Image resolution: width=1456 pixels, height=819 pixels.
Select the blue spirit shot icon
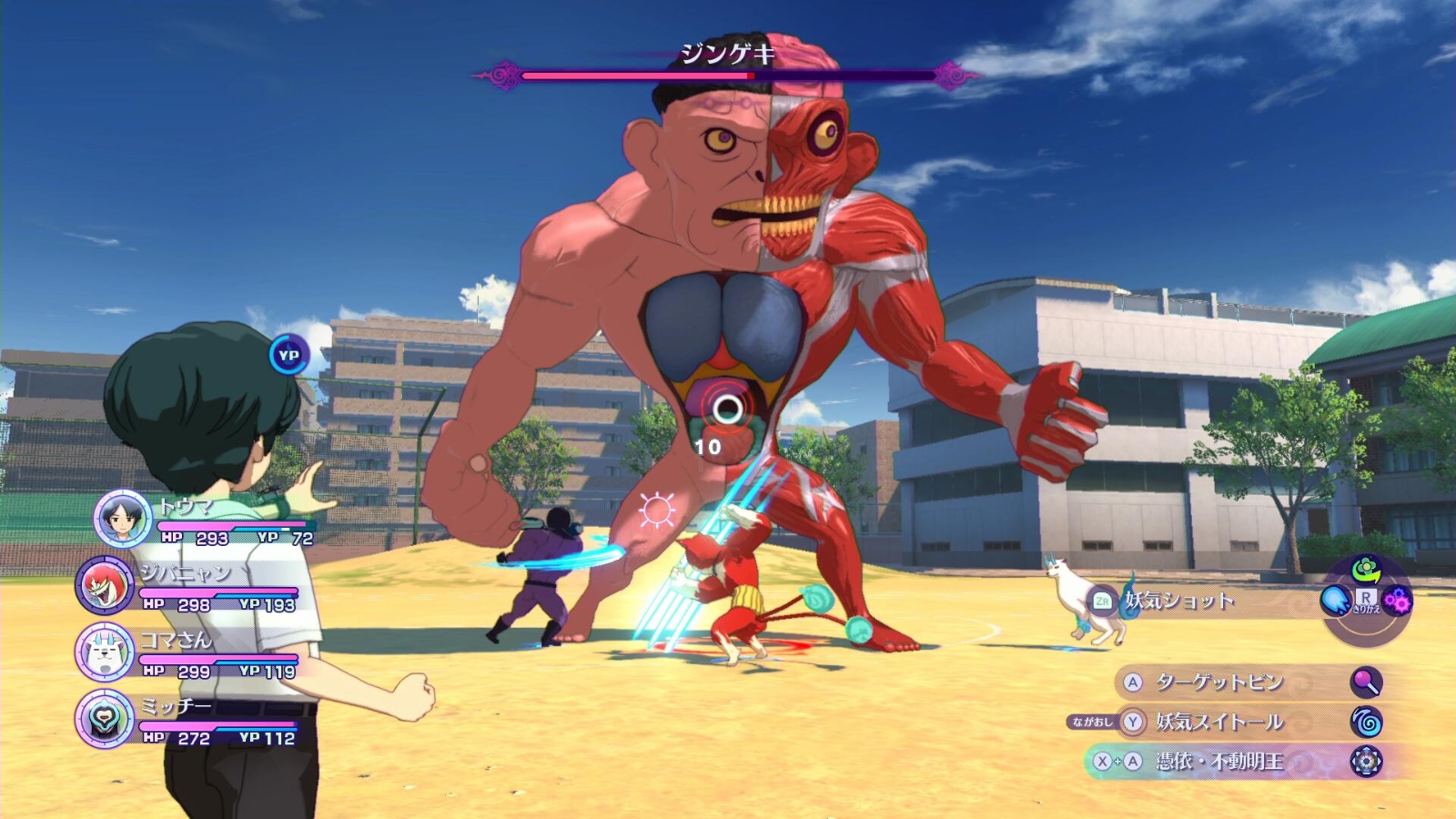[1336, 601]
